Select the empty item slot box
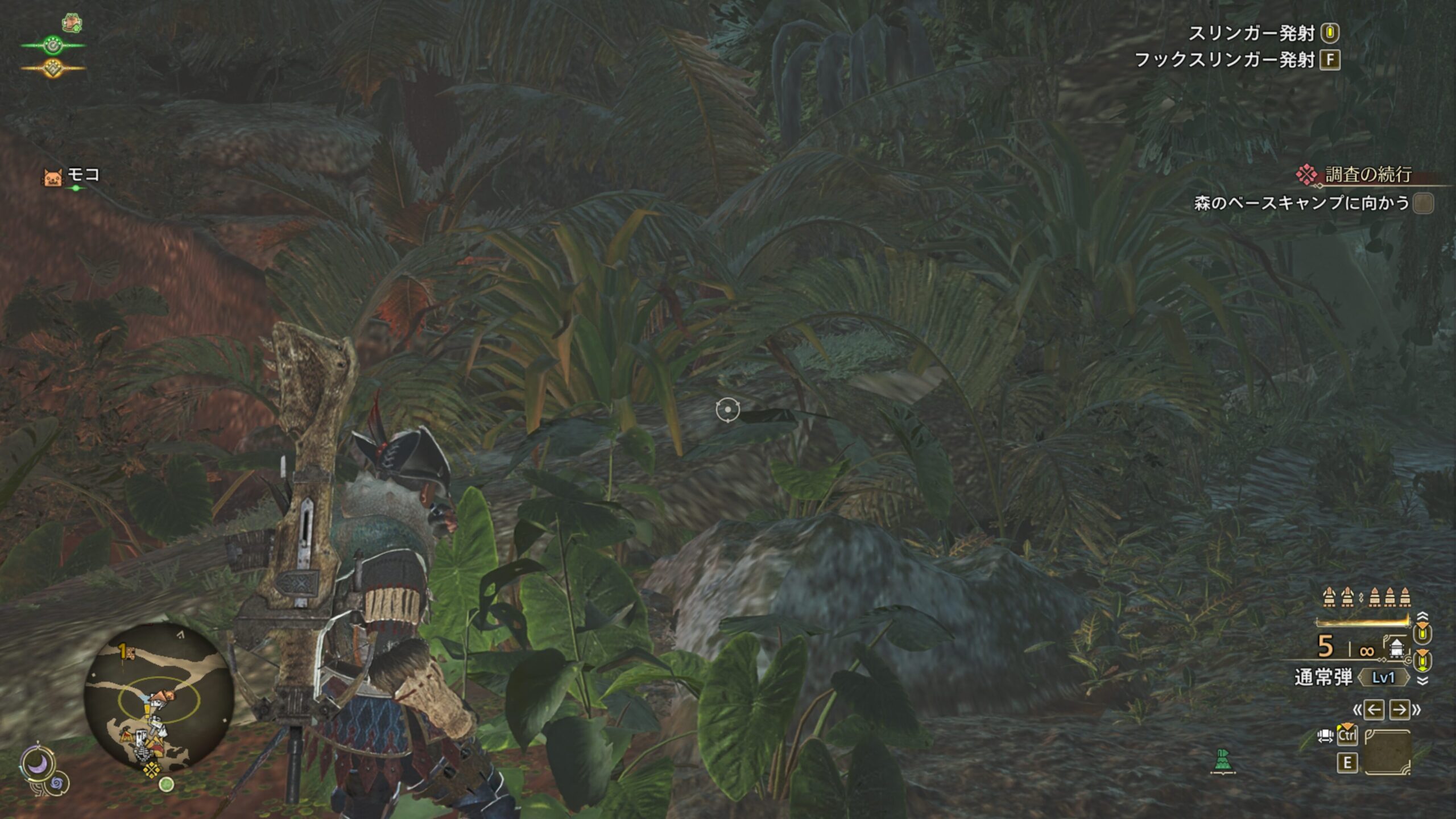1456x819 pixels. 1387,752
